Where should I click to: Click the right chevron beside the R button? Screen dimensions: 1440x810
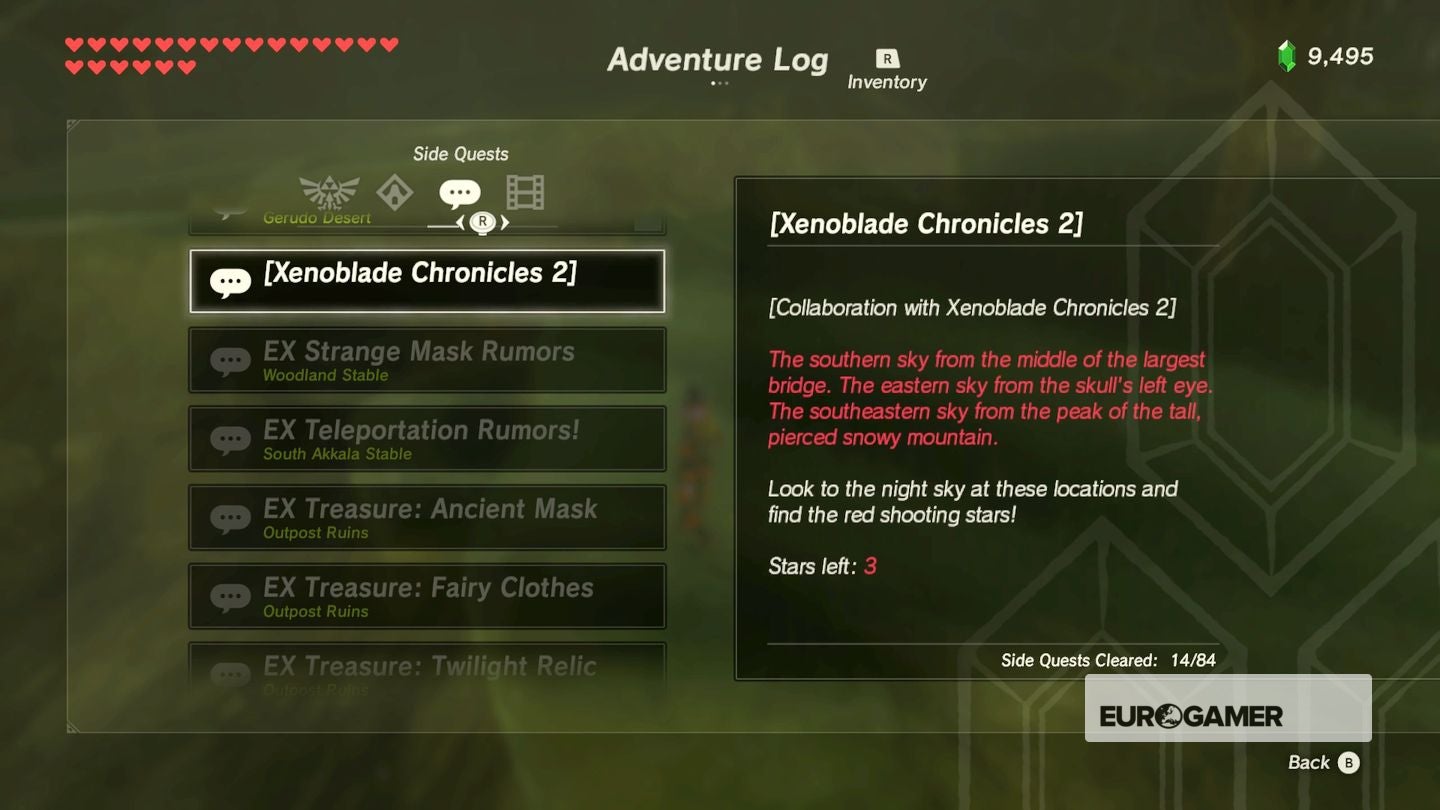(x=507, y=224)
